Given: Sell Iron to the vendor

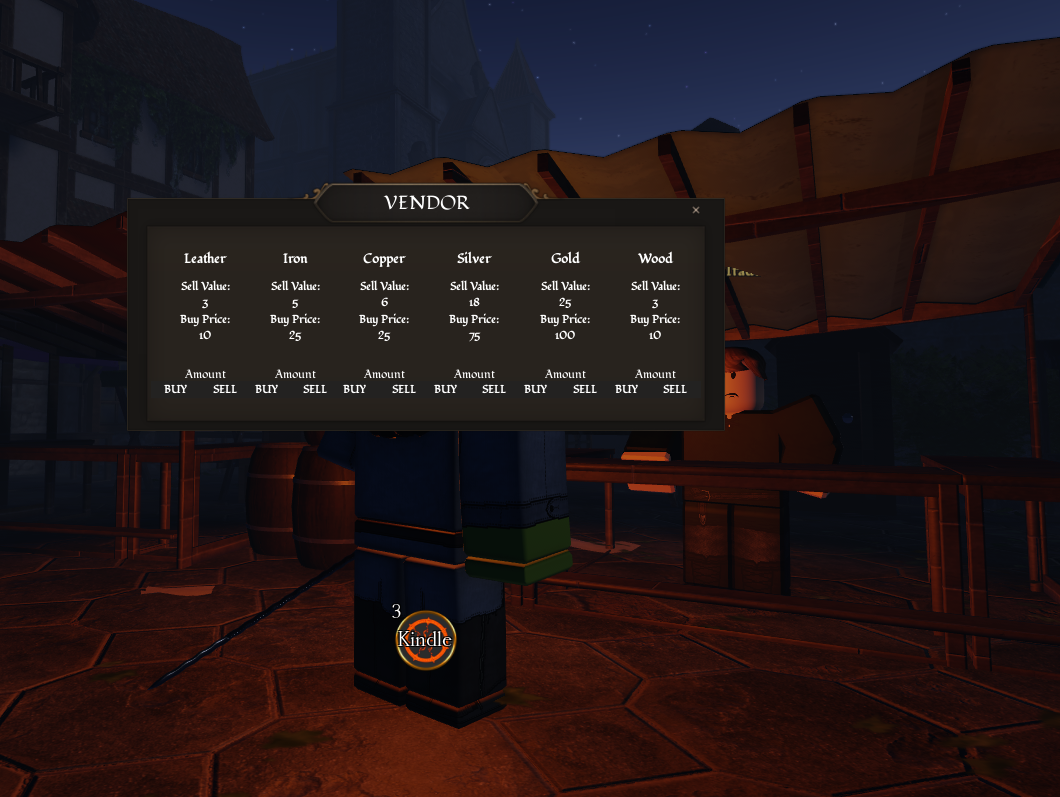Looking at the screenshot, I should click(315, 389).
